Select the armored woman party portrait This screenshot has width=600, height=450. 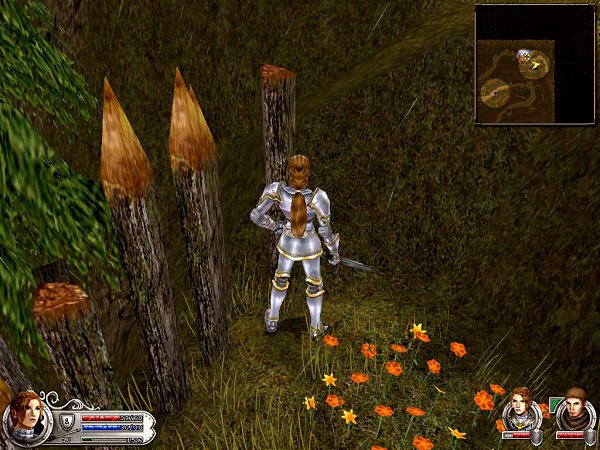pyautogui.click(x=519, y=410)
